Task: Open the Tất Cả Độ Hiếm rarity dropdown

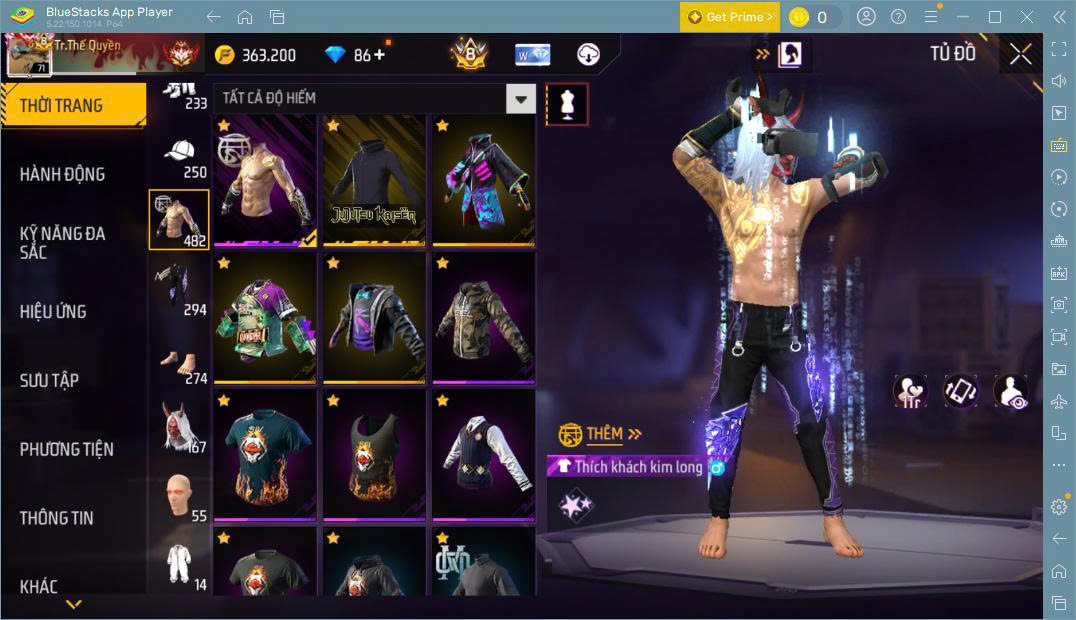Action: tap(520, 98)
